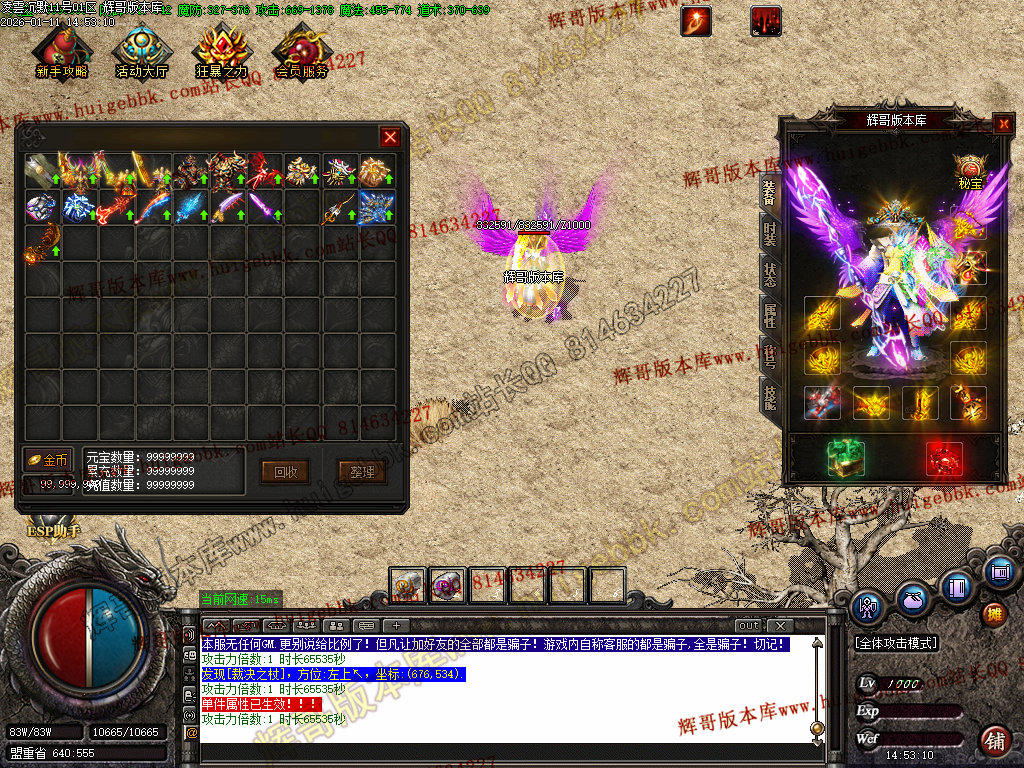Close the inventory bag window
This screenshot has width=1024, height=768.
(390, 137)
